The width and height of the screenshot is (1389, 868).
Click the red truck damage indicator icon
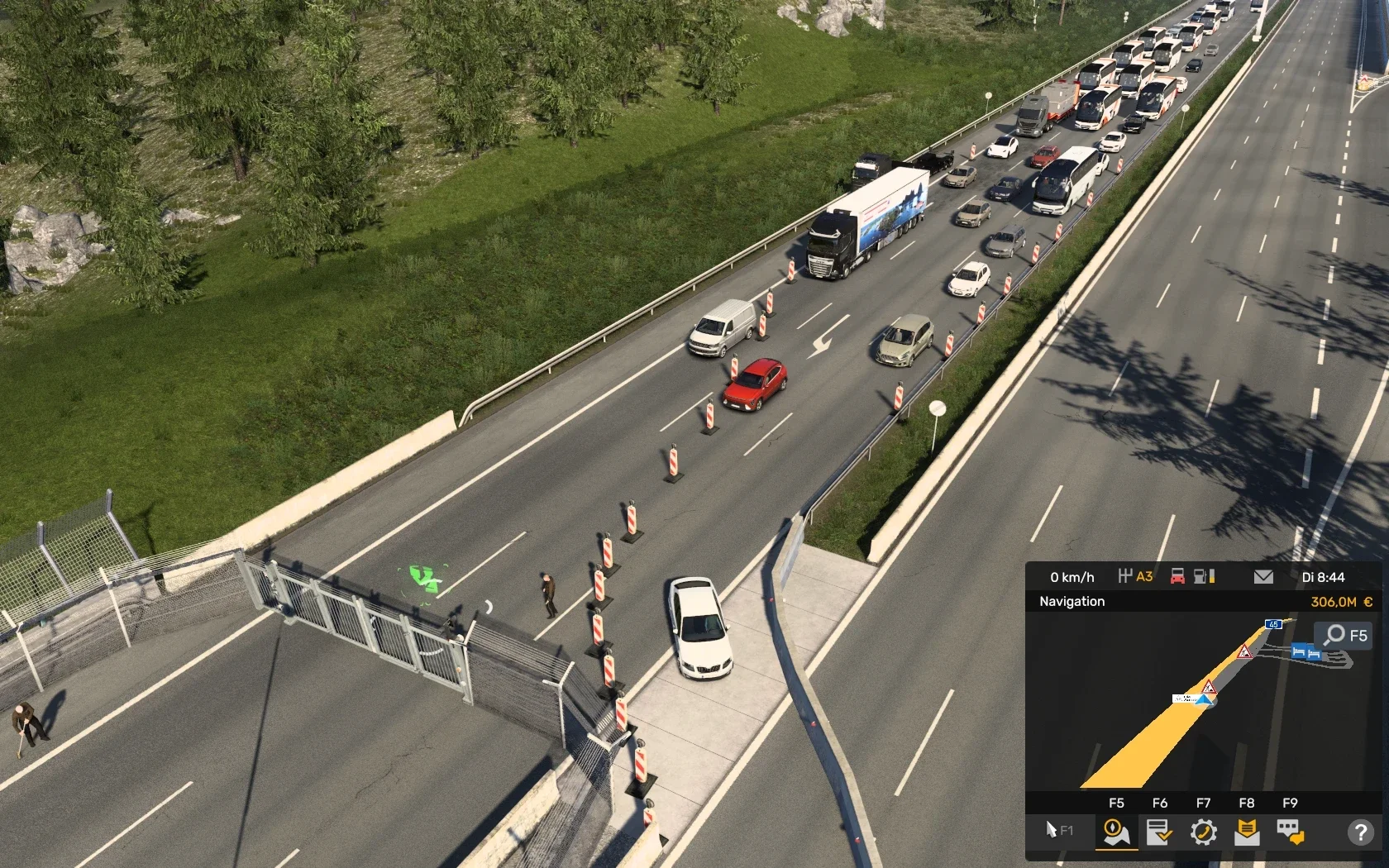coord(1177,577)
